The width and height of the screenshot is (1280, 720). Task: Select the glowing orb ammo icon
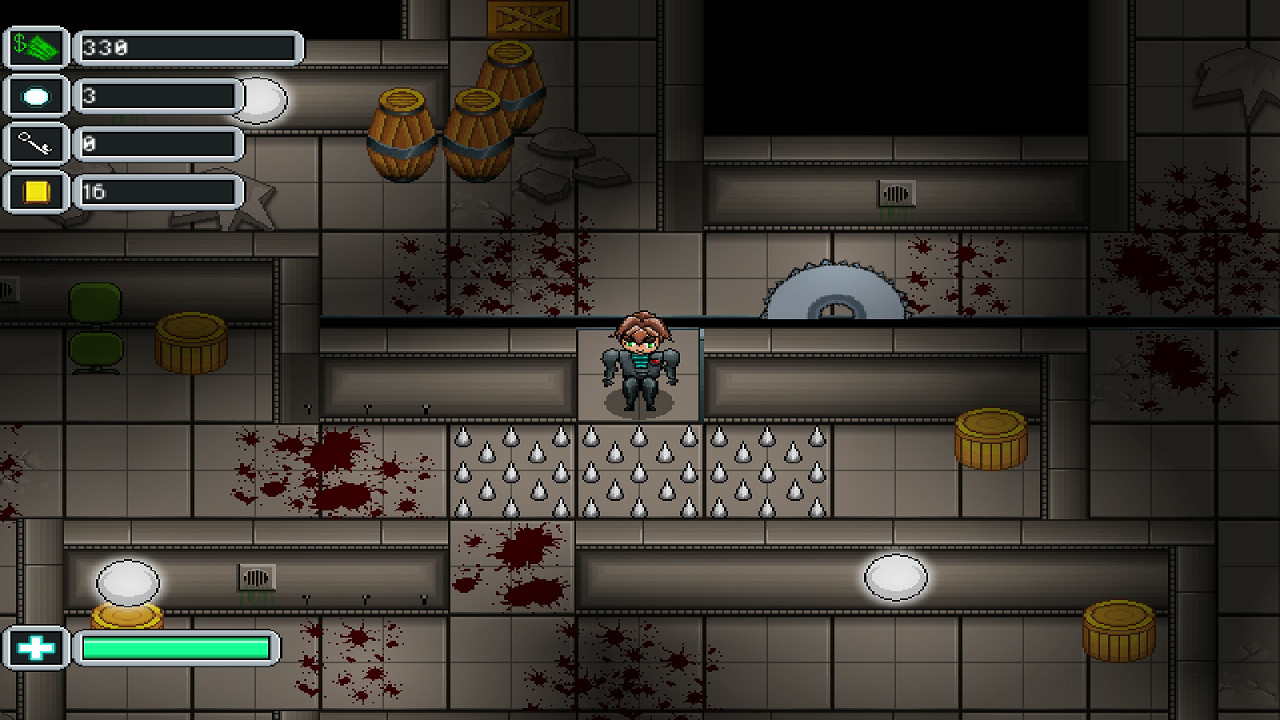click(x=37, y=95)
